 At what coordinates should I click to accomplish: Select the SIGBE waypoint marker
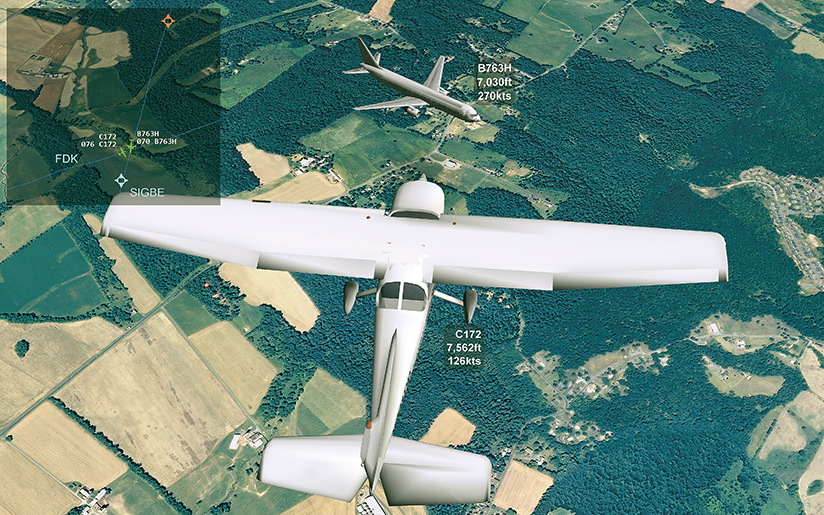click(122, 180)
